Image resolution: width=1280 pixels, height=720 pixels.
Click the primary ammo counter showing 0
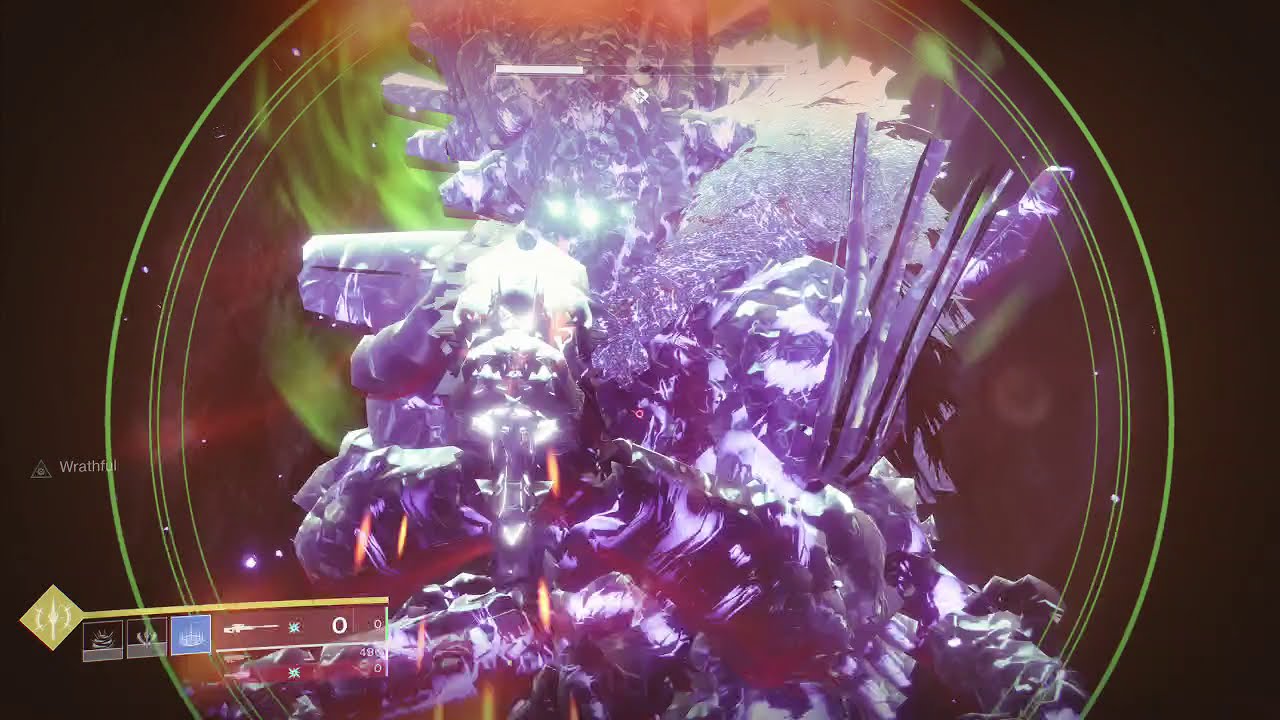coord(339,626)
